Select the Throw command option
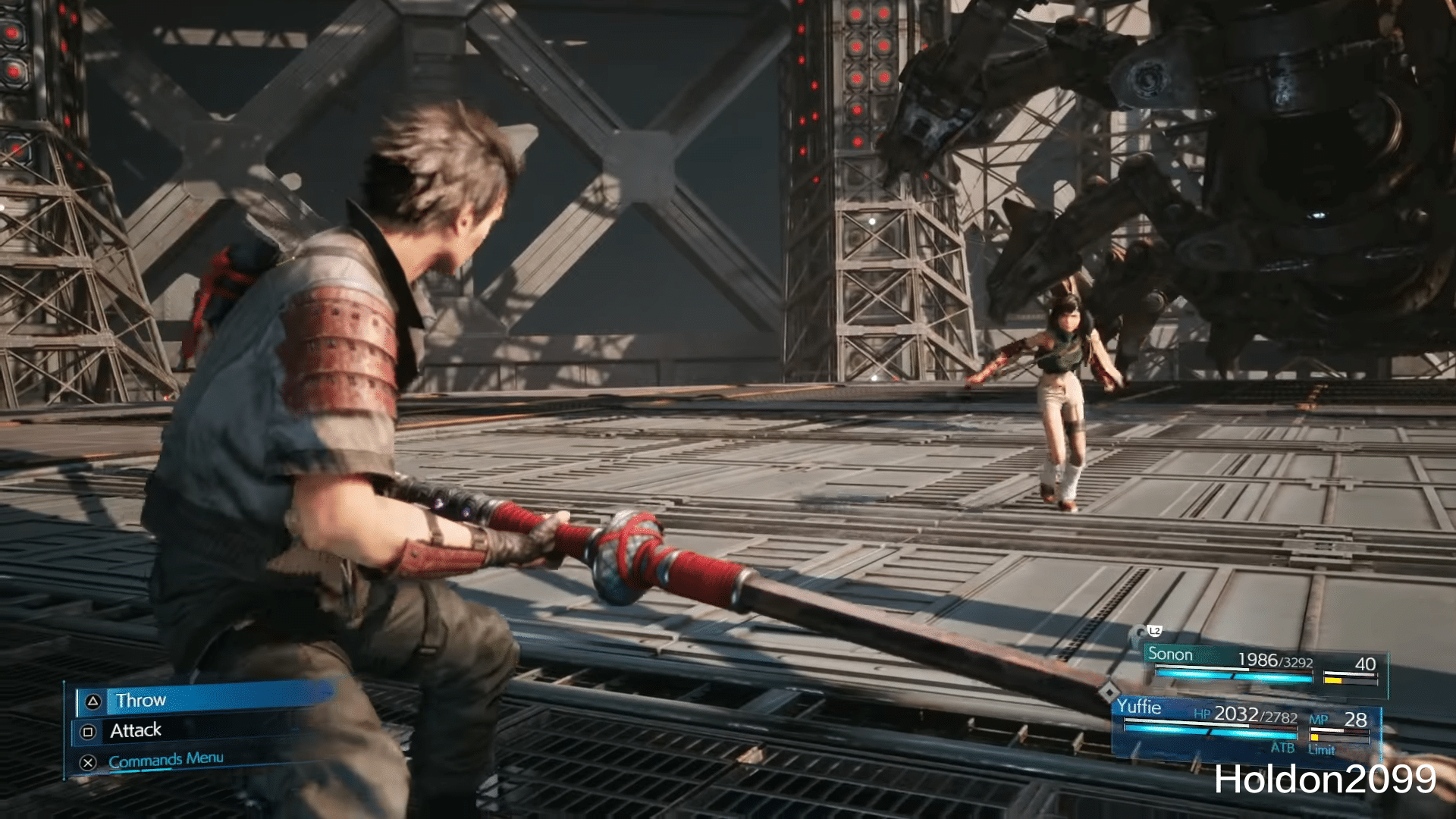Image resolution: width=1456 pixels, height=819 pixels. tap(140, 701)
